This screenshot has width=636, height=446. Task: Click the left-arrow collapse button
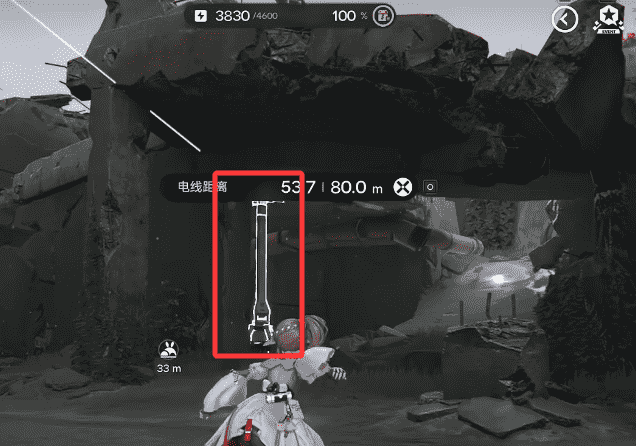click(566, 19)
